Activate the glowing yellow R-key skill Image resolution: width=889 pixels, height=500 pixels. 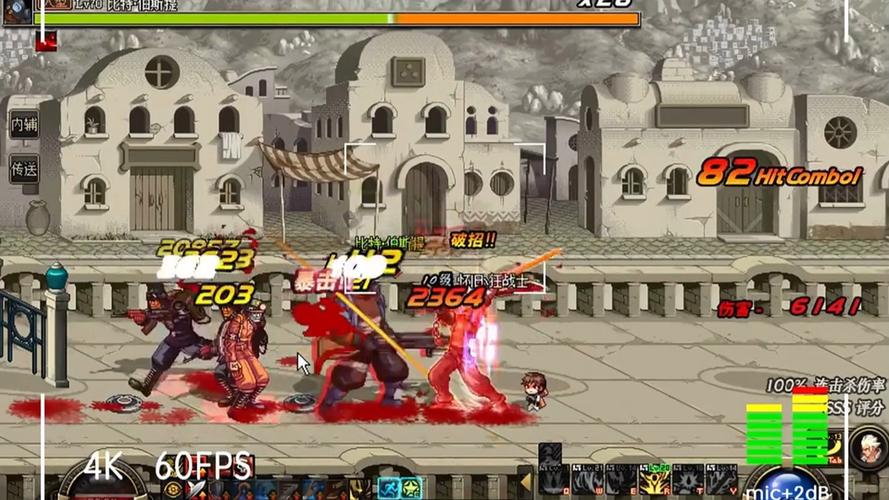tap(654, 480)
